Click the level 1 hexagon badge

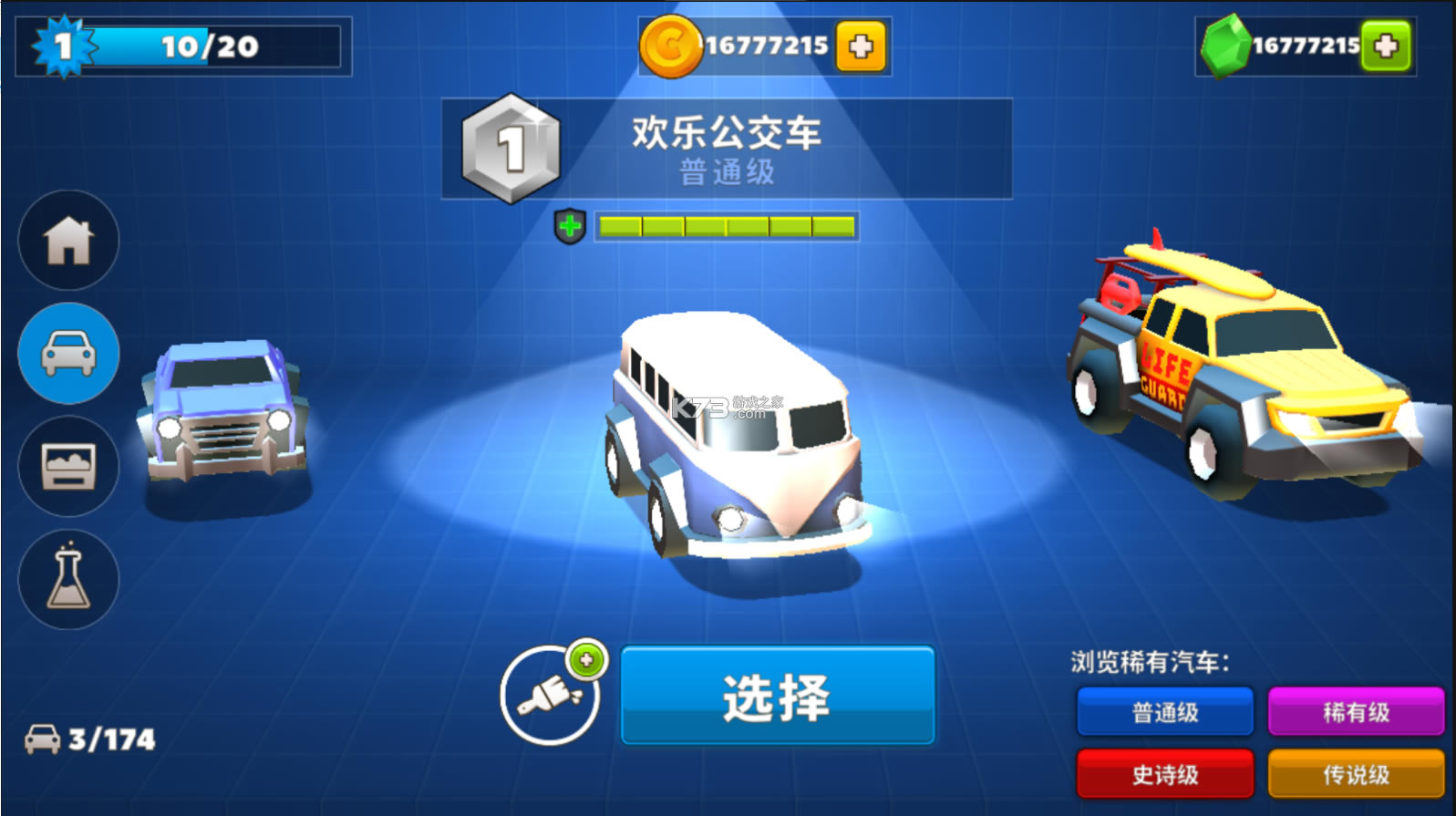(x=511, y=149)
